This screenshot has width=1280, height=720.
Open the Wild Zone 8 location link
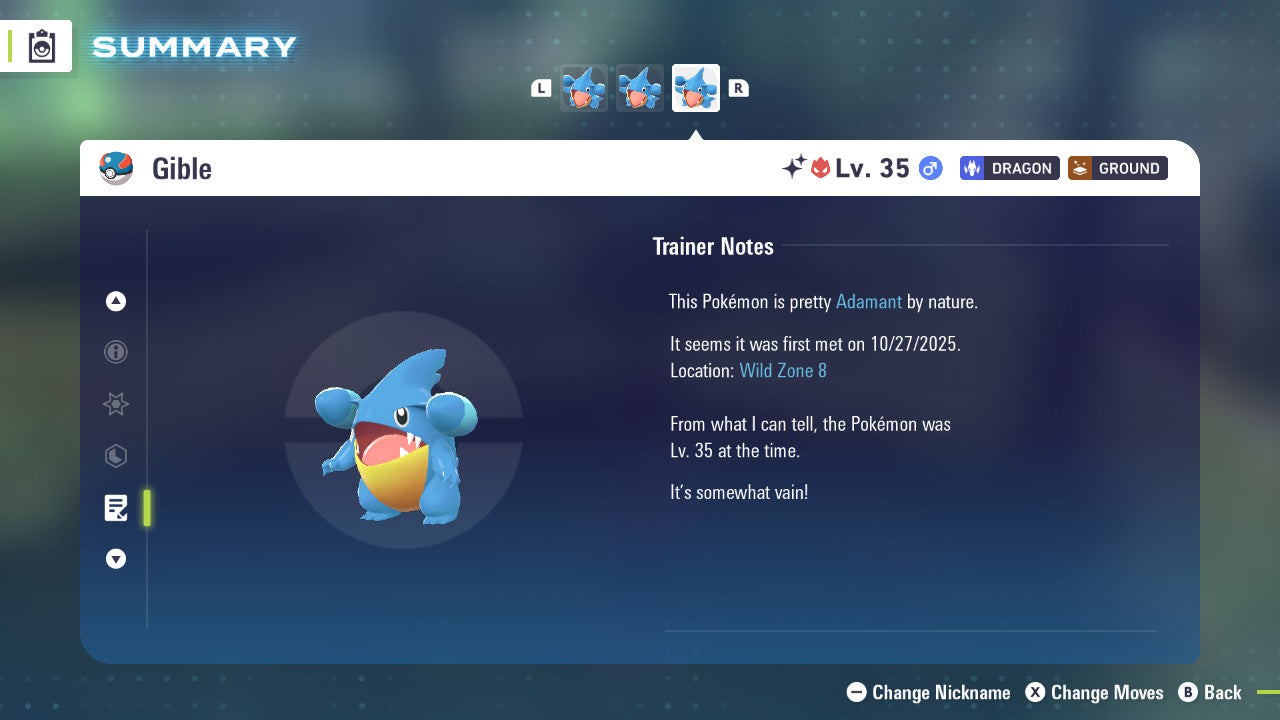[x=783, y=370]
